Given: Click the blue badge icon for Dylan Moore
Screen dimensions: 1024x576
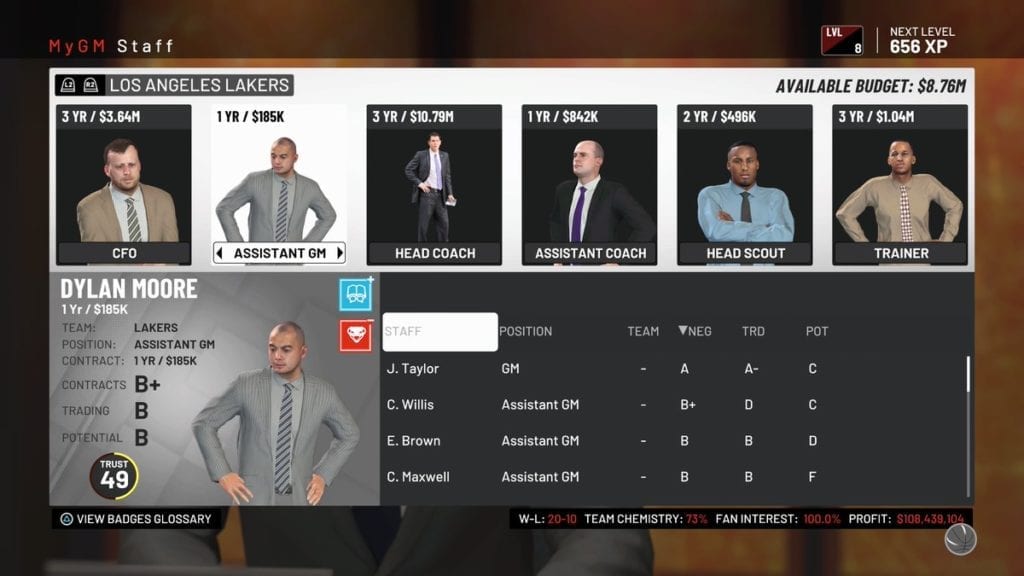Looking at the screenshot, I should [x=356, y=294].
